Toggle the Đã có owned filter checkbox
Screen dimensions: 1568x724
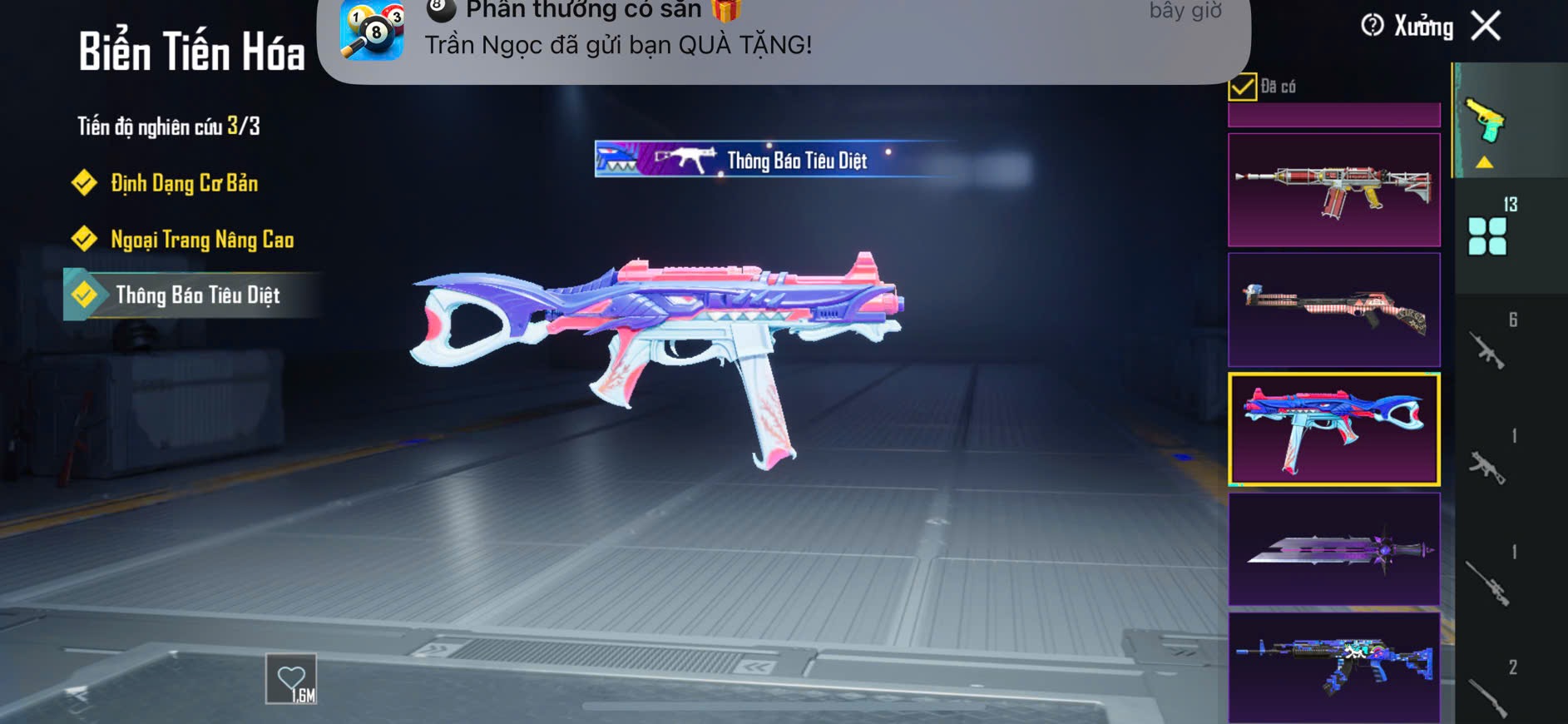coord(1243,87)
